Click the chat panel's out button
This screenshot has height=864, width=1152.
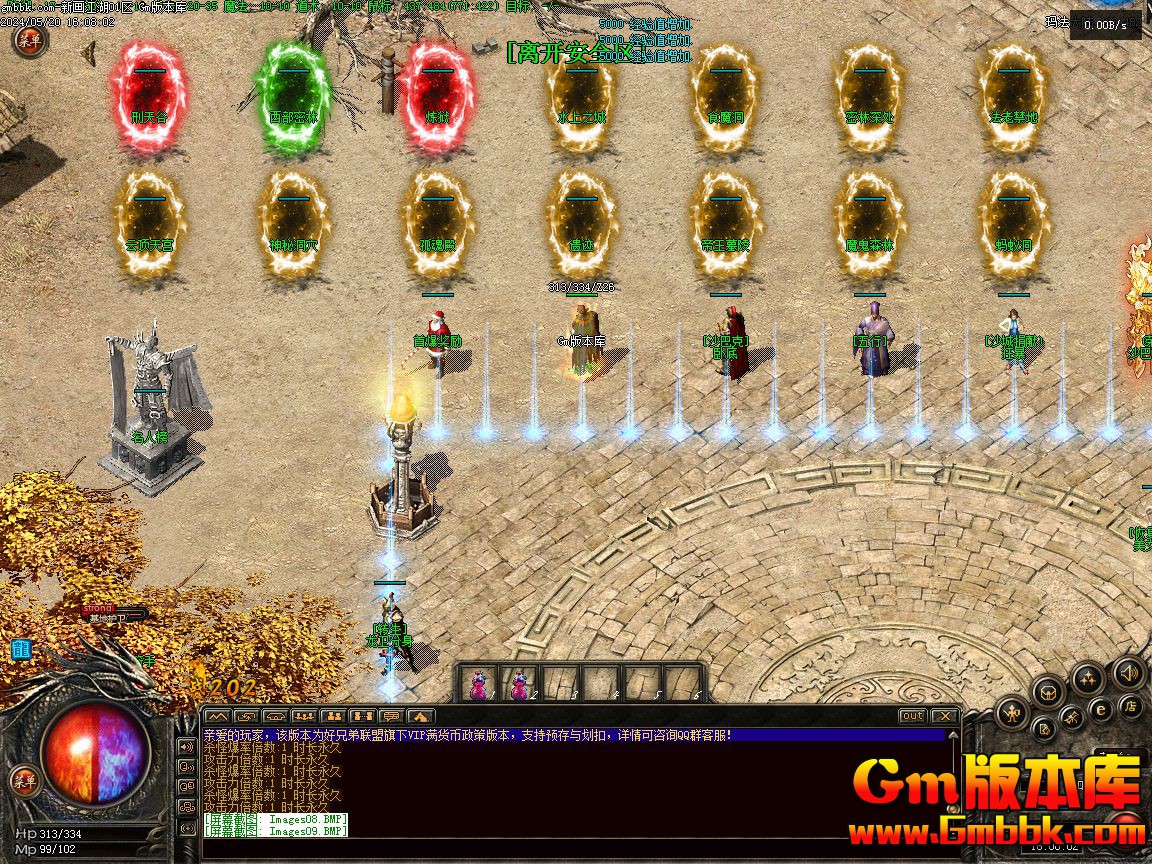[912, 716]
